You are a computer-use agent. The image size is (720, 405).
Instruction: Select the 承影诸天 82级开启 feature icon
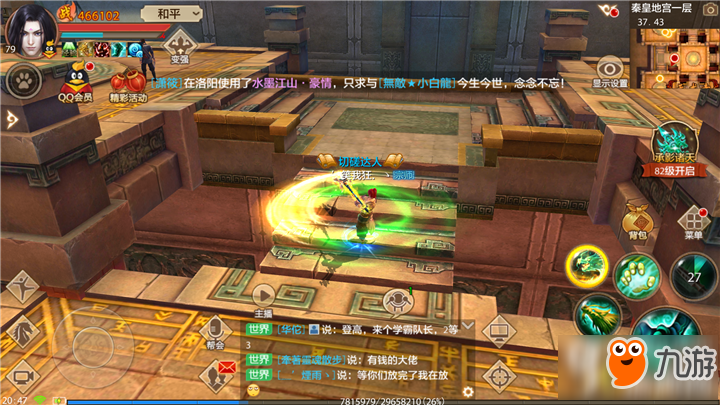coord(674,145)
